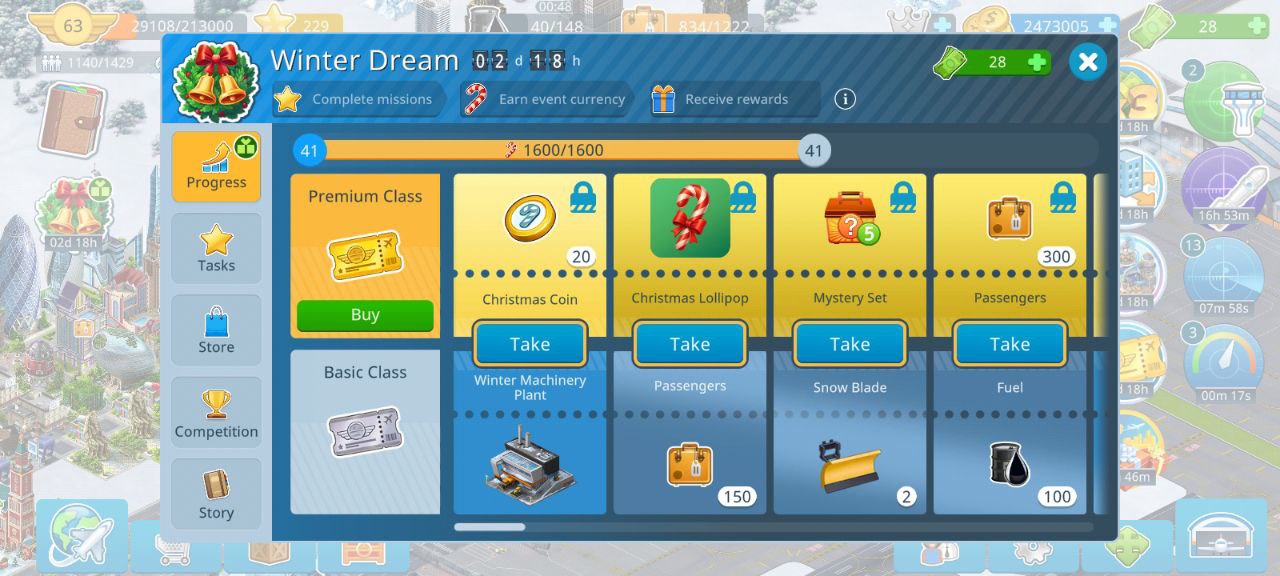Close the Winter Dream event window
Viewport: 1280px width, 576px height.
tap(1088, 62)
